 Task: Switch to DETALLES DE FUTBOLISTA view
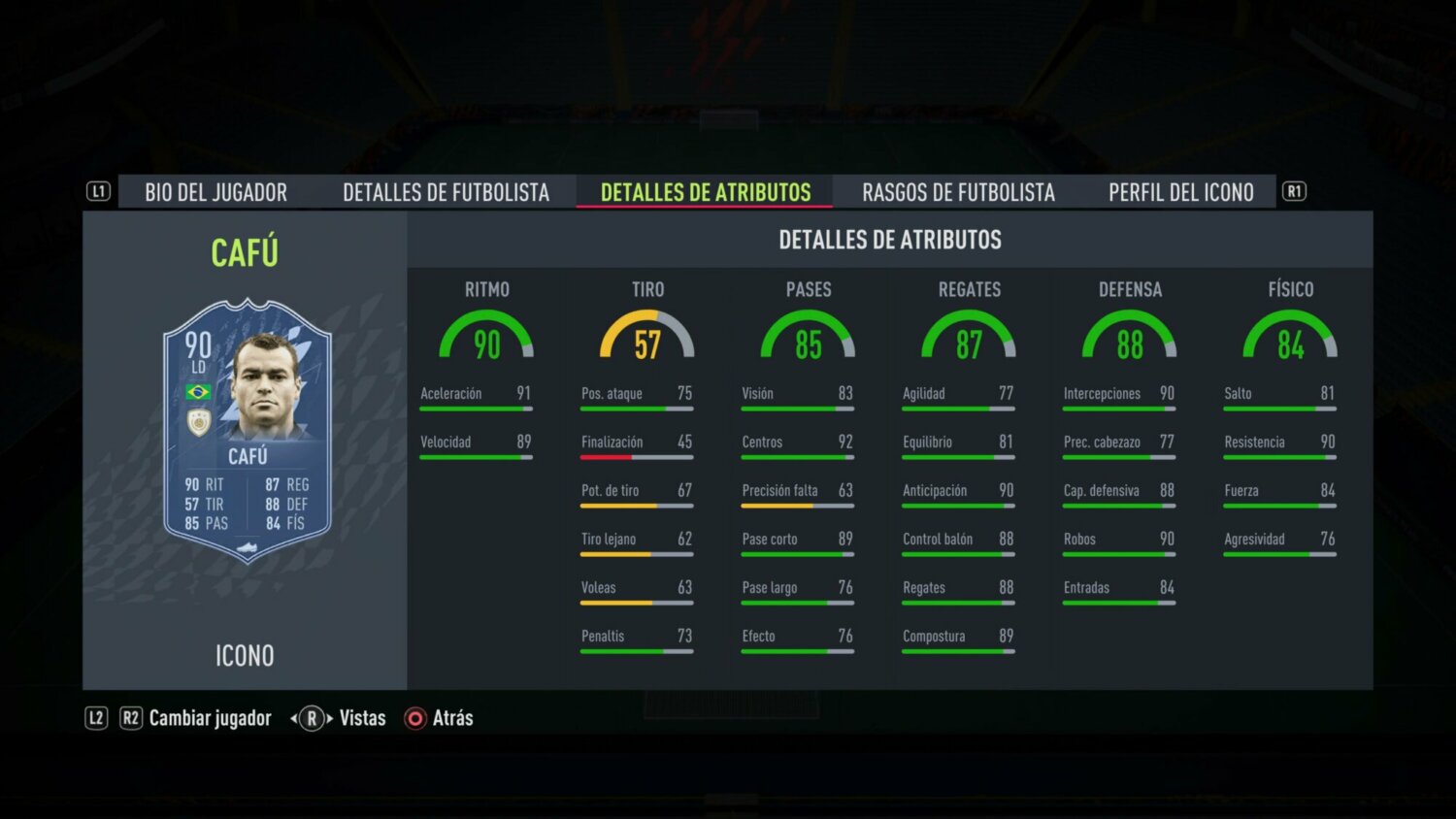(x=446, y=191)
